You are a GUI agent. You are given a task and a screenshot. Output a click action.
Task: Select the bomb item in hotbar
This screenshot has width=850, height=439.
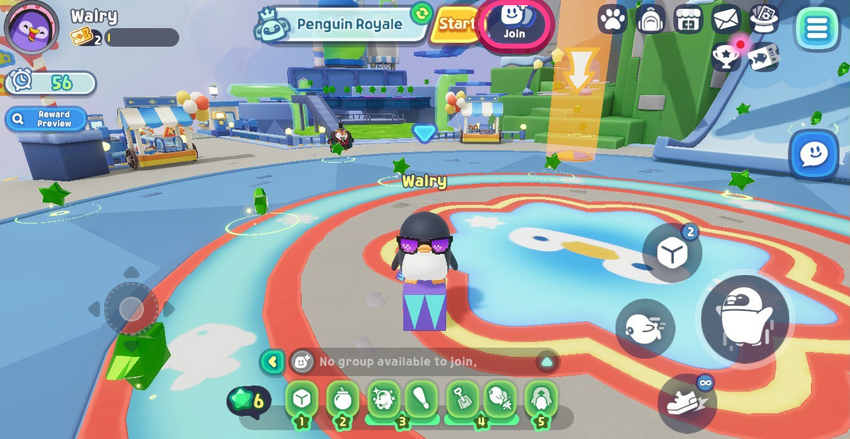(342, 398)
